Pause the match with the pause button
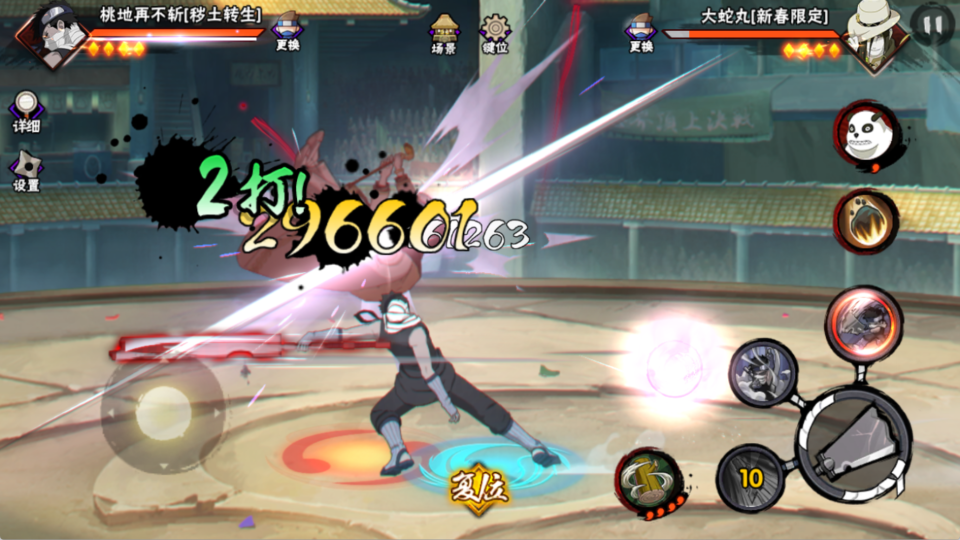Viewport: 960px width, 540px height. coord(931,26)
